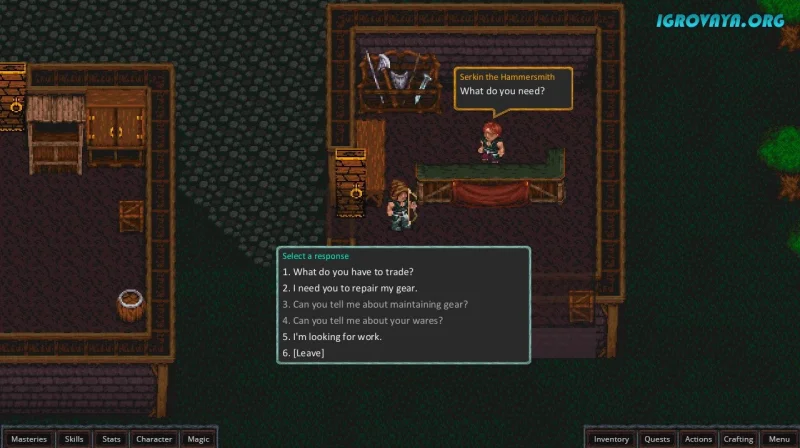Ask Serkin about his wares
The image size is (800, 448).
(x=362, y=320)
